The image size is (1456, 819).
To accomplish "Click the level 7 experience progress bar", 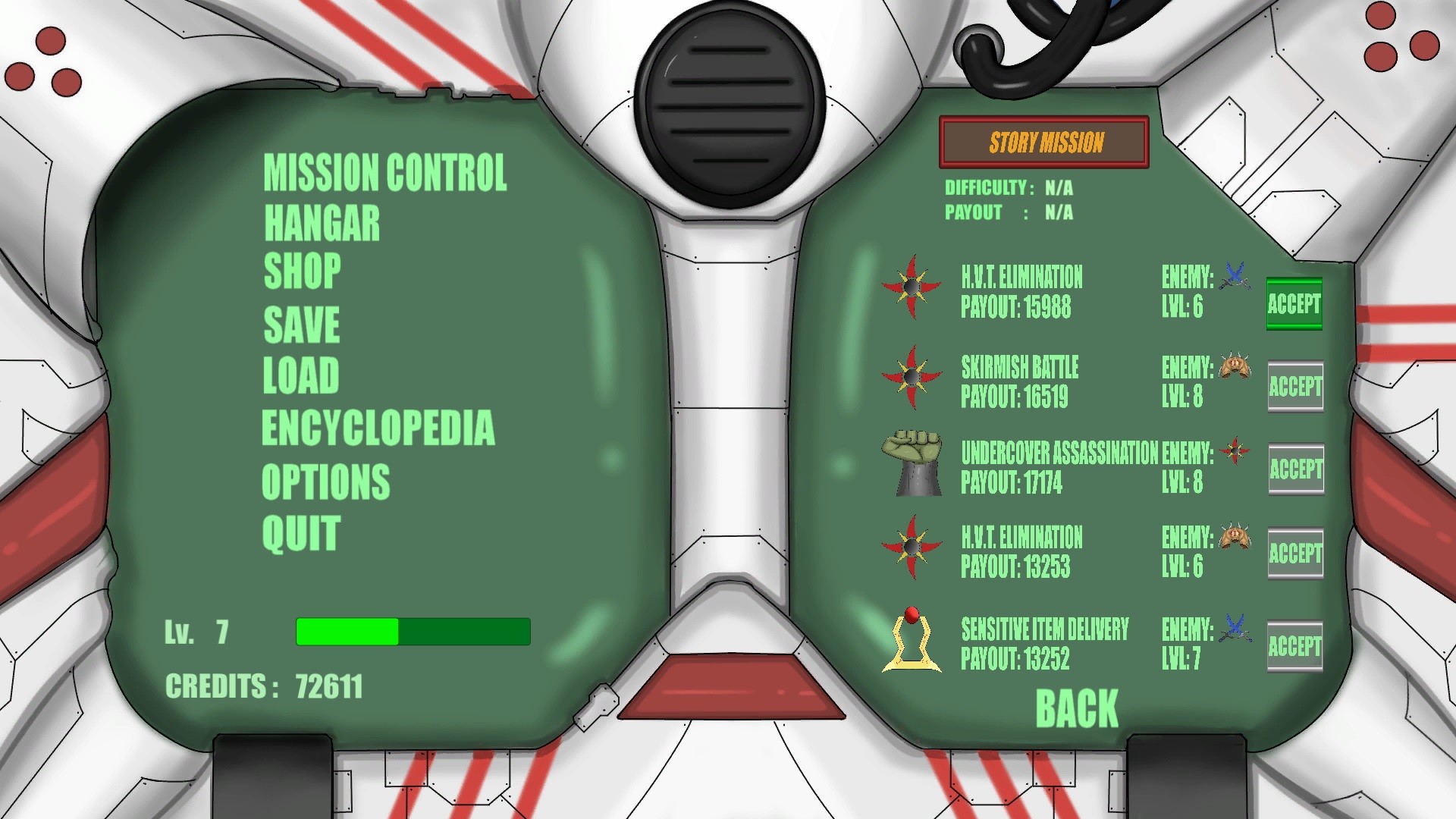I will coord(413,630).
